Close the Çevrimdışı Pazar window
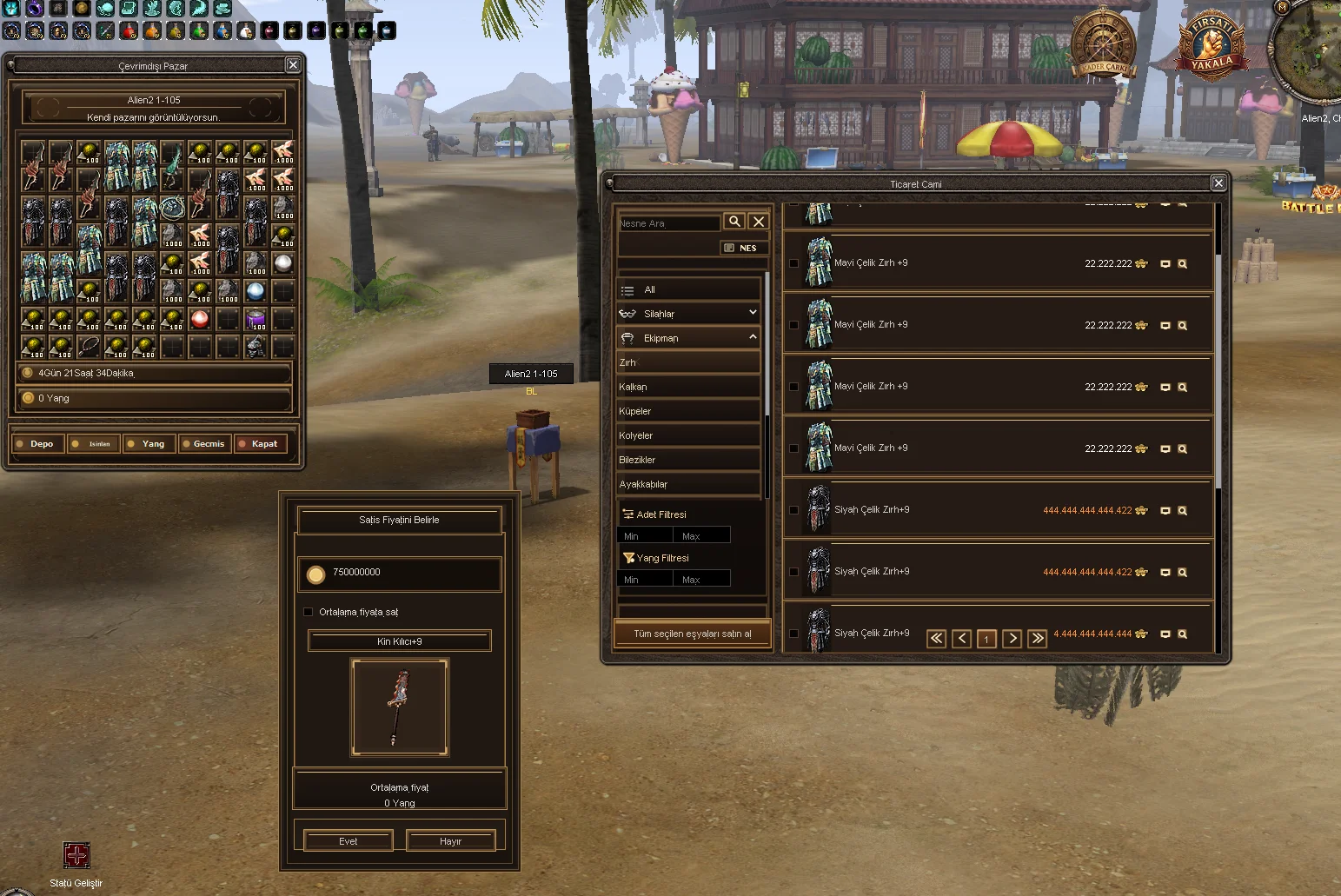 (293, 65)
